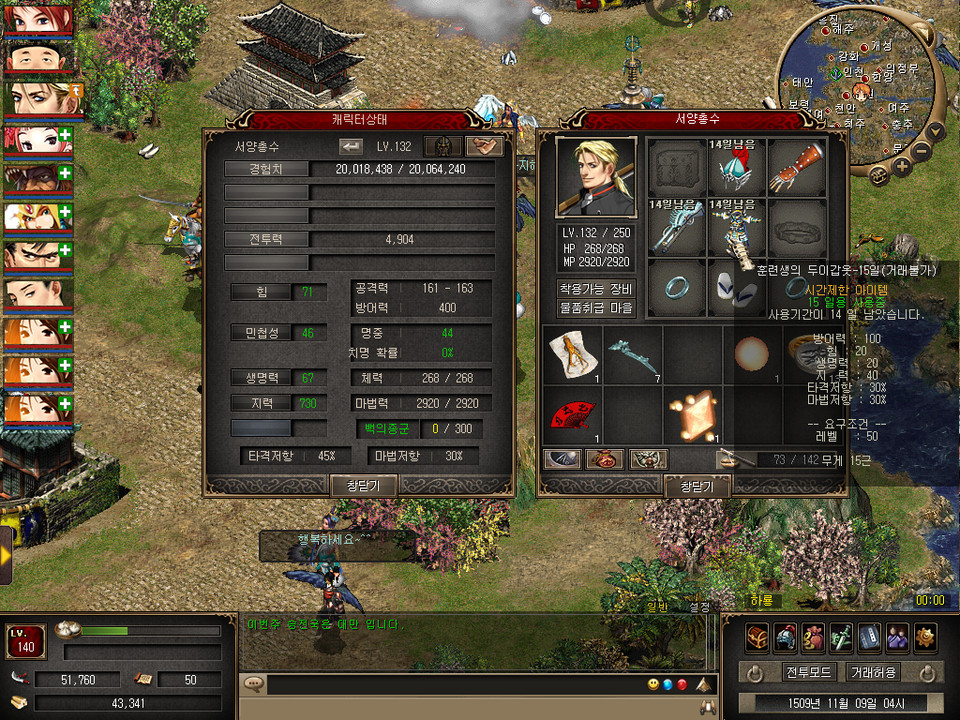Image resolution: width=960 pixels, height=720 pixels.
Task: Click the 물품취급 마을 button
Action: [596, 308]
